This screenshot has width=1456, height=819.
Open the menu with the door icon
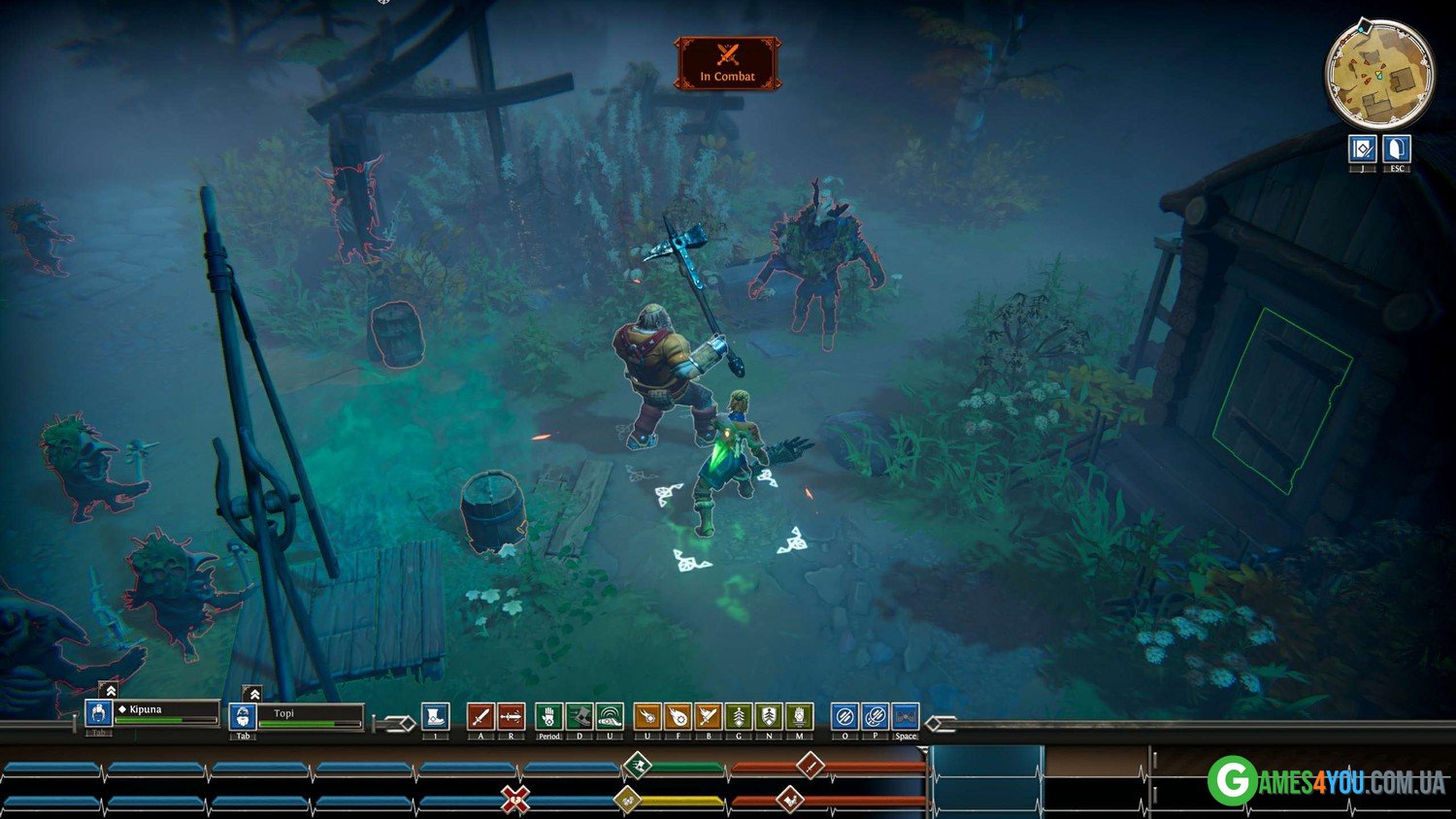(x=1396, y=149)
